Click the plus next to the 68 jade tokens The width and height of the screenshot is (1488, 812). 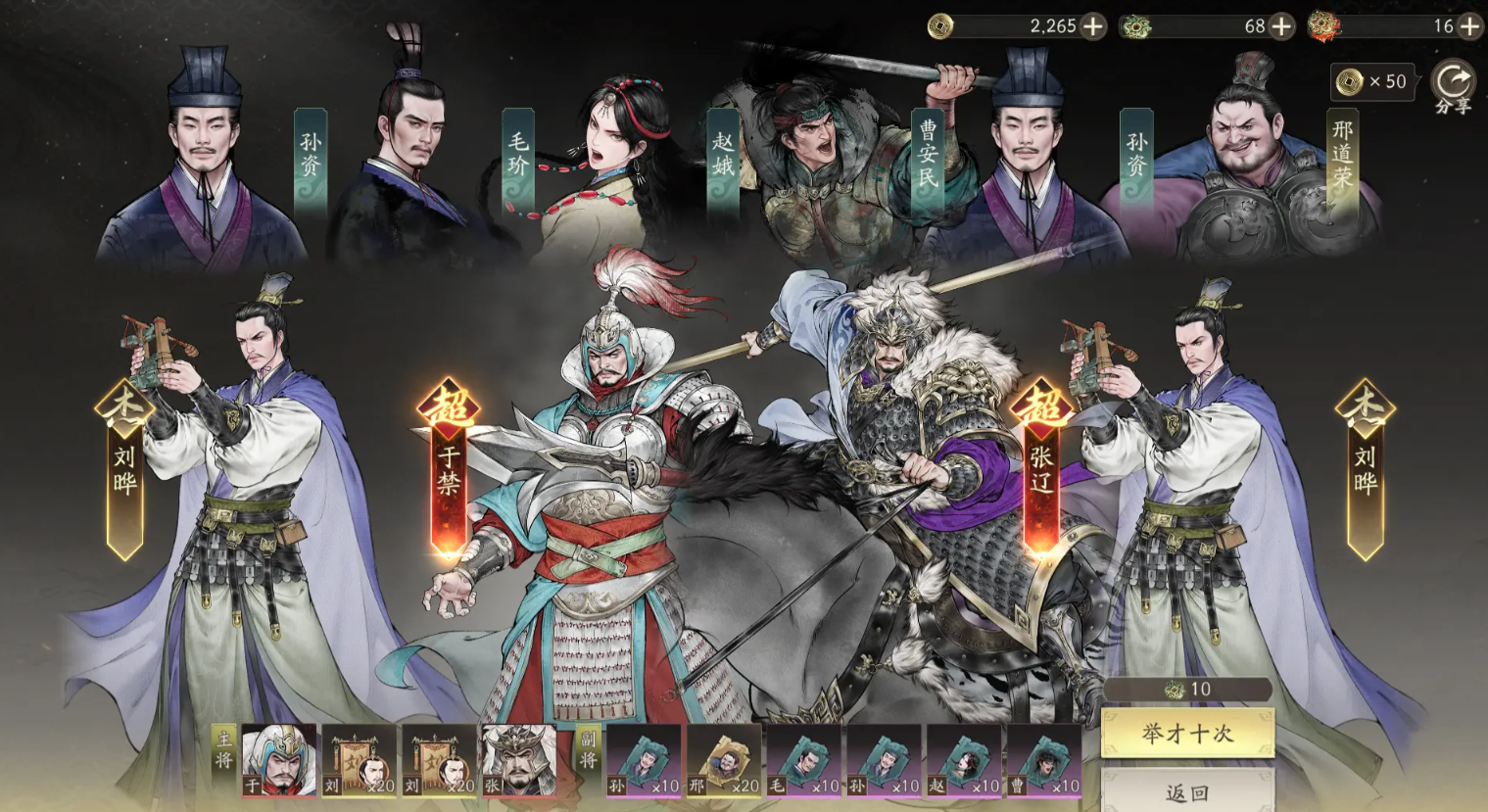[1280, 27]
